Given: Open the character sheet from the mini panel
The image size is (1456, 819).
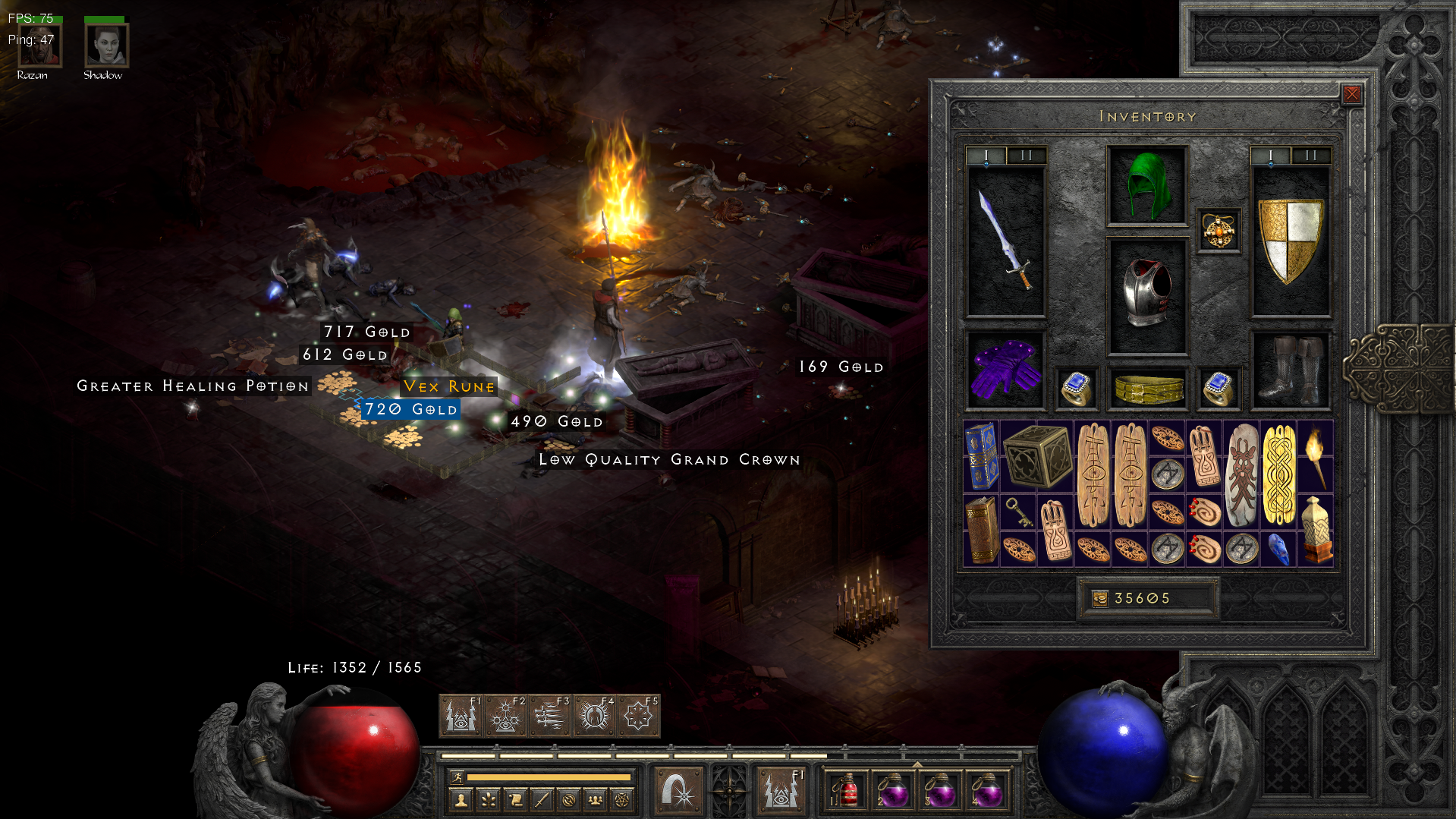Looking at the screenshot, I should (461, 799).
